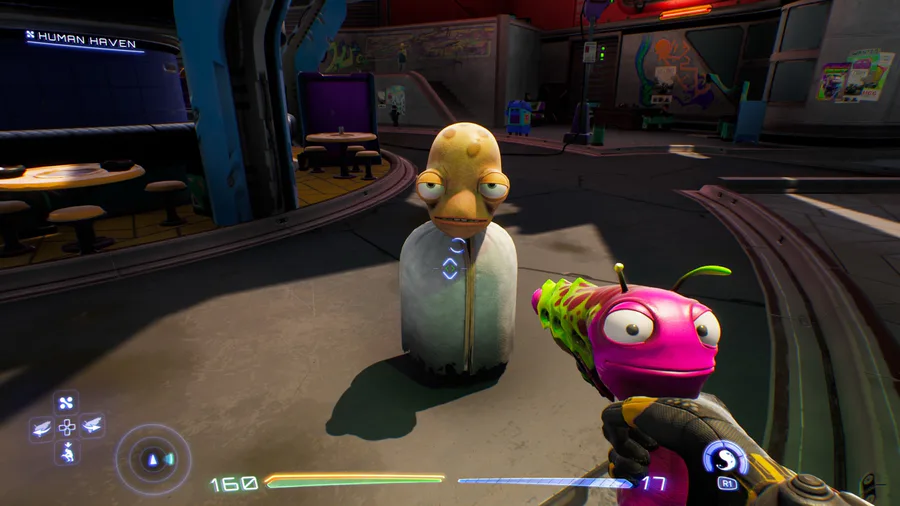Screen dimensions: 900x506
Task: Click the circular radar compass
Action: [x=153, y=459]
